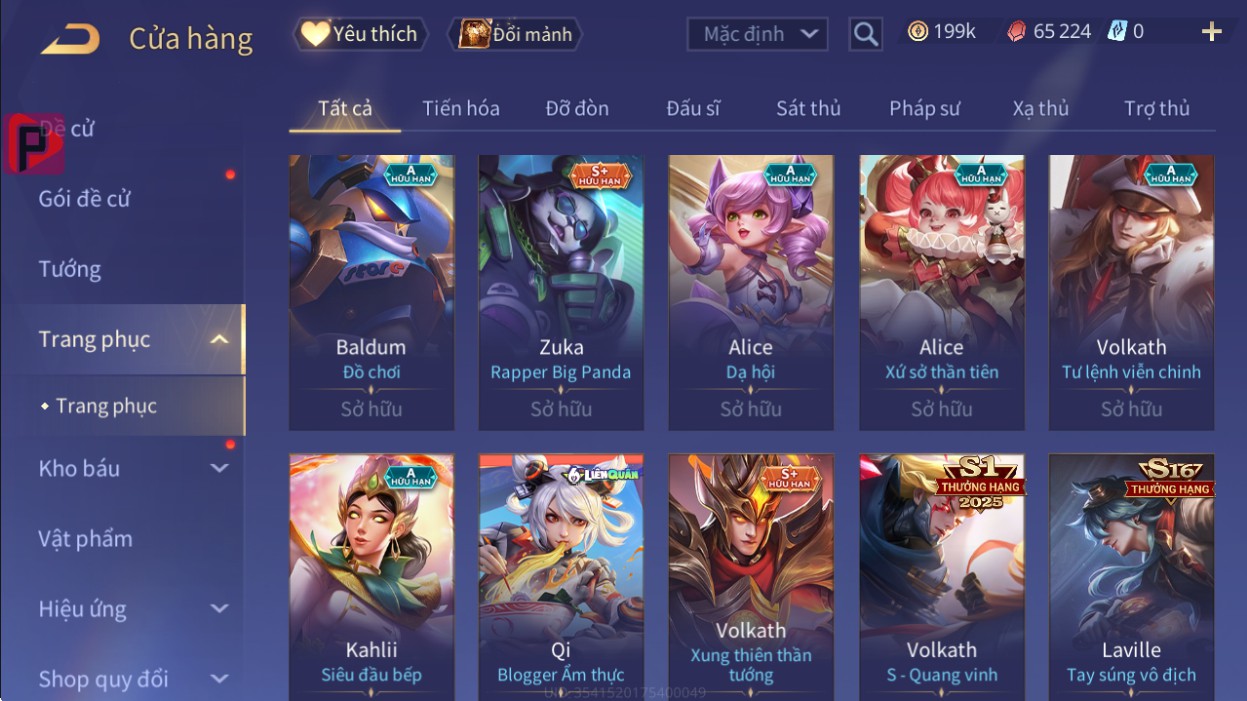
Task: Show the Sát thủ skins tab
Action: tap(808, 108)
